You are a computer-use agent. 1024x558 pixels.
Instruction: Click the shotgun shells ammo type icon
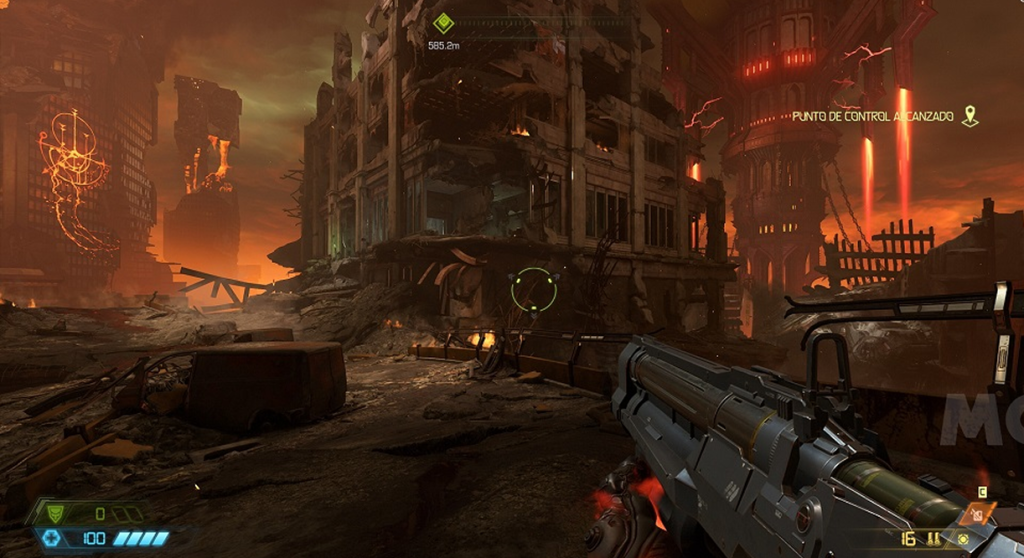(x=936, y=539)
